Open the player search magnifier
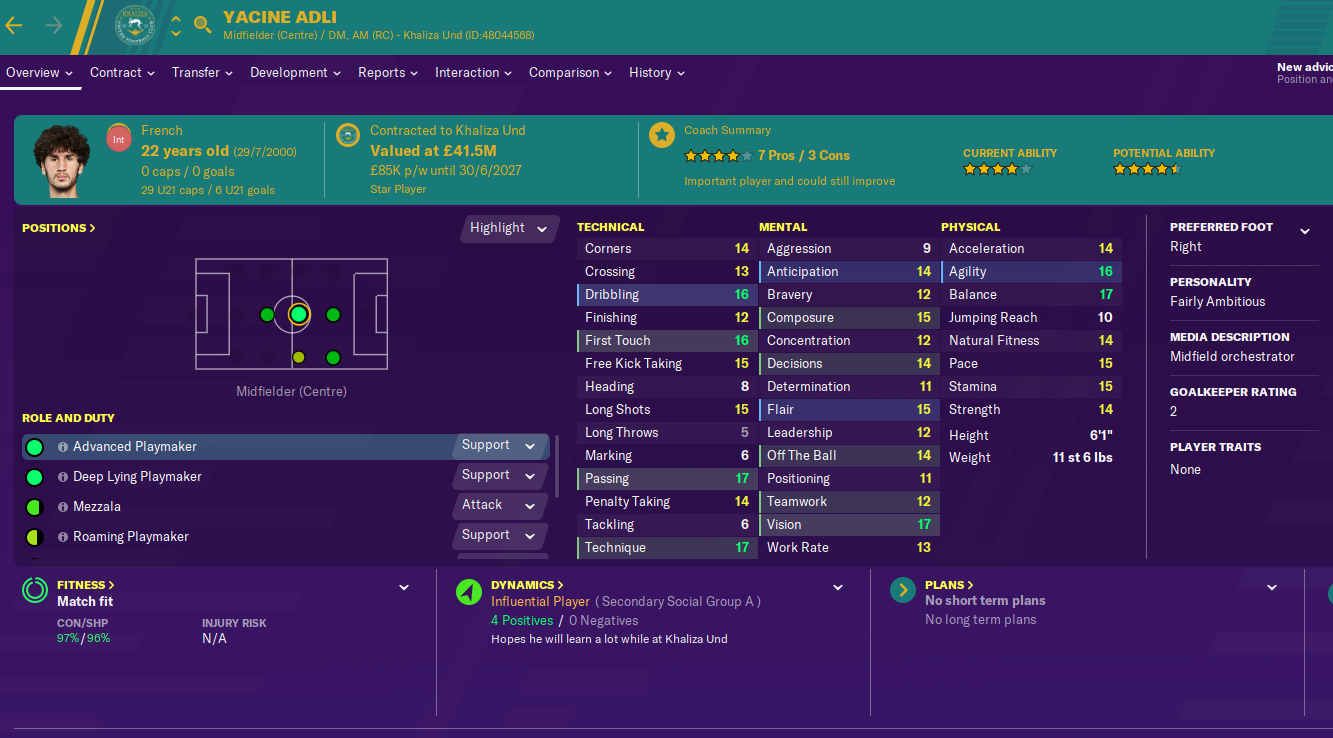Screen dimensions: 1333x738 point(203,25)
